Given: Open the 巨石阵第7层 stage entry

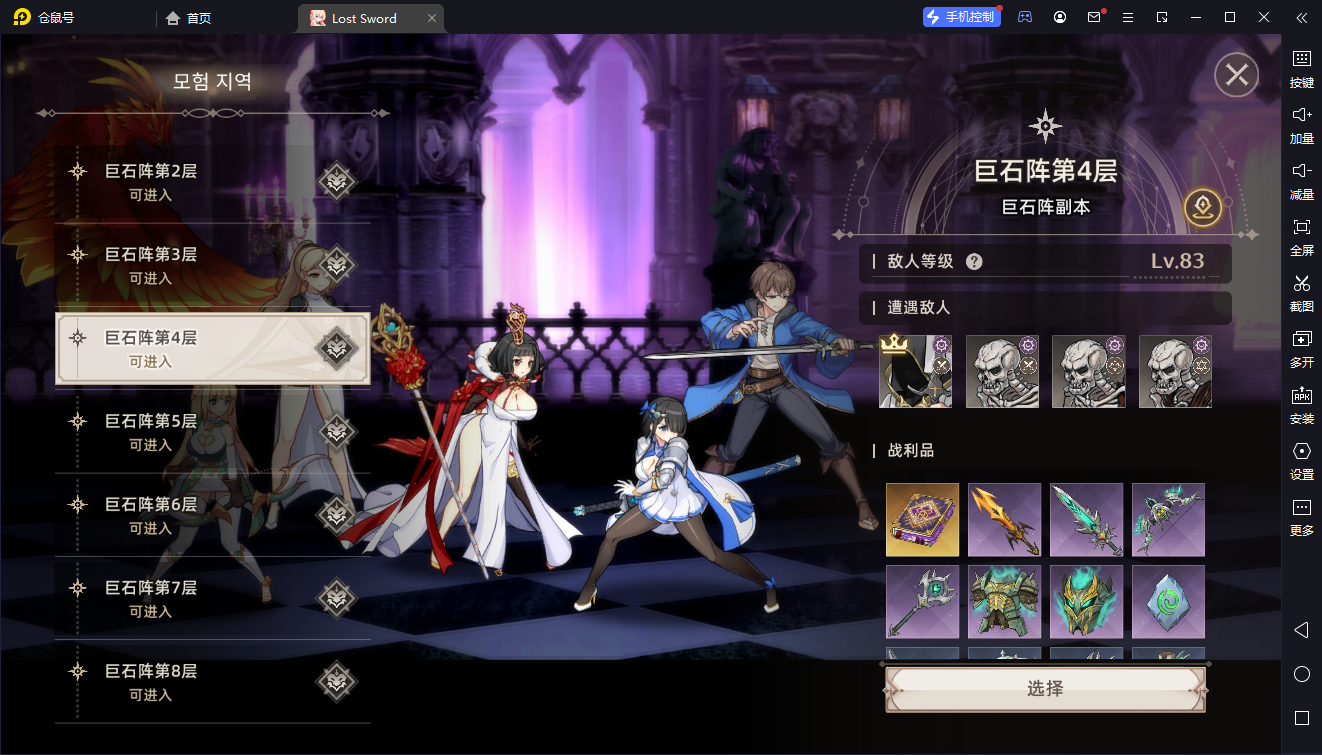Looking at the screenshot, I should coord(212,598).
